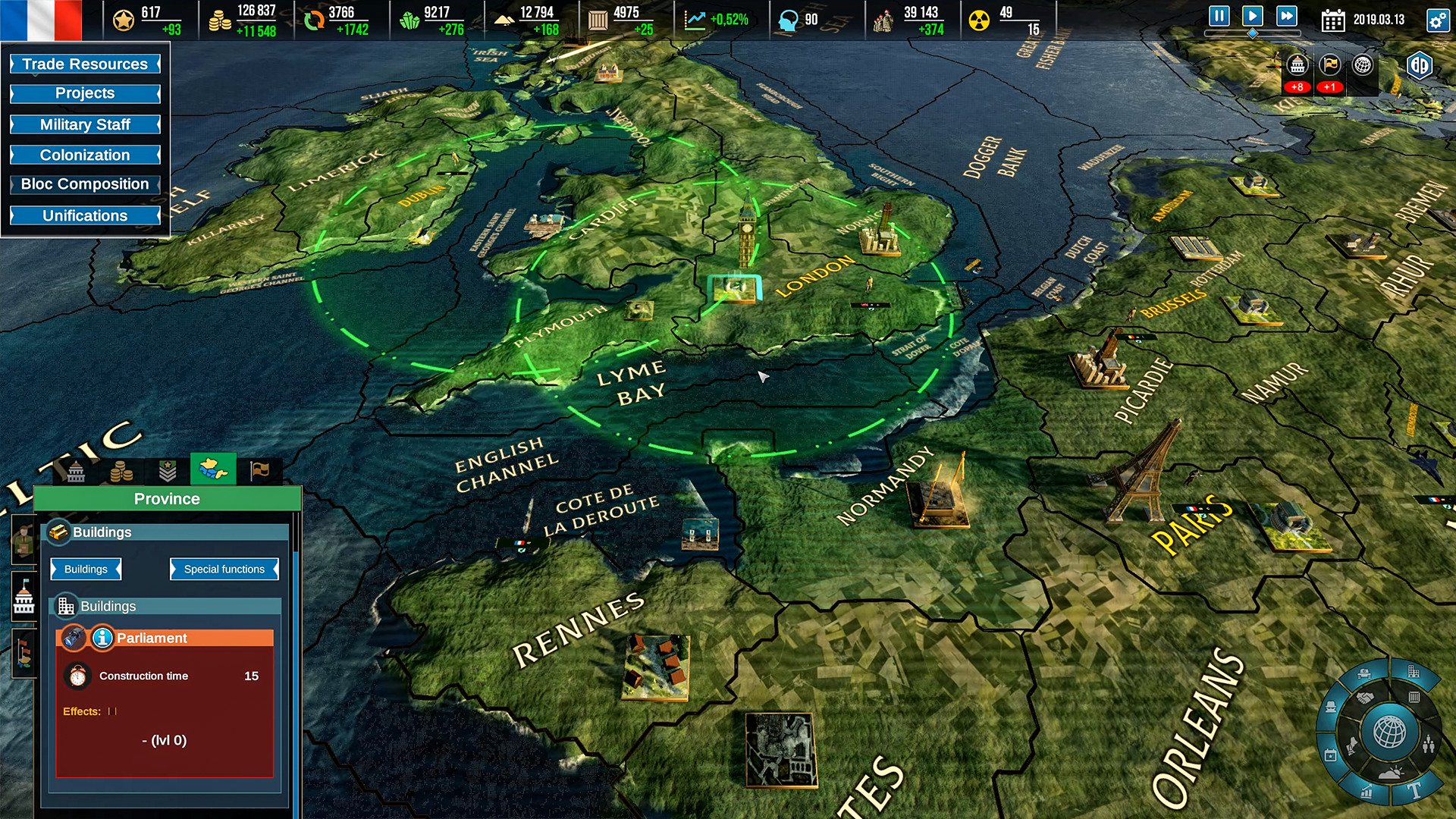Open the Trade Resources menu entry

coord(84,64)
